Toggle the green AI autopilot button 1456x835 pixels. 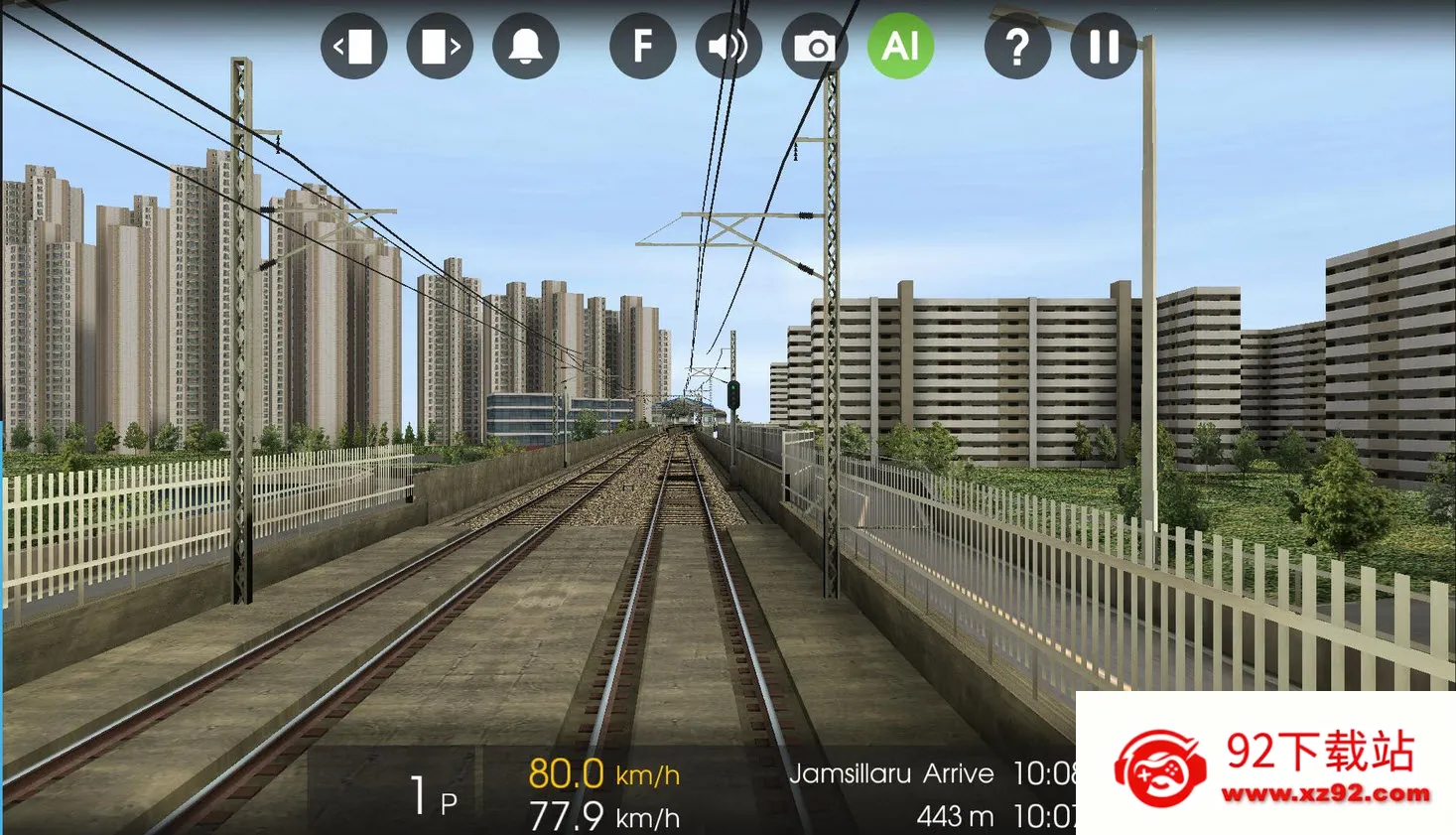[900, 46]
